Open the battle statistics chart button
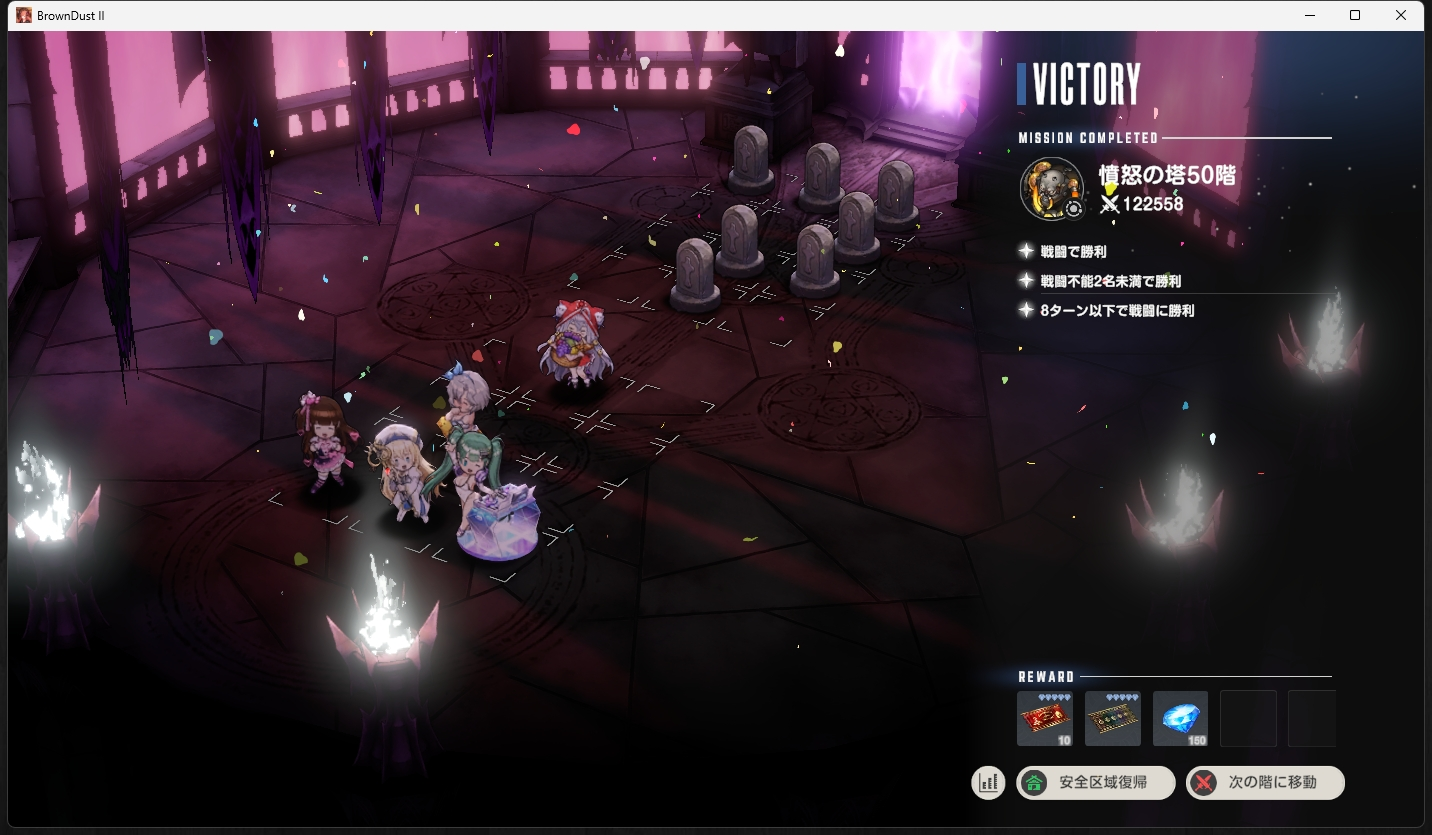The height and width of the screenshot is (835, 1432). point(988,783)
